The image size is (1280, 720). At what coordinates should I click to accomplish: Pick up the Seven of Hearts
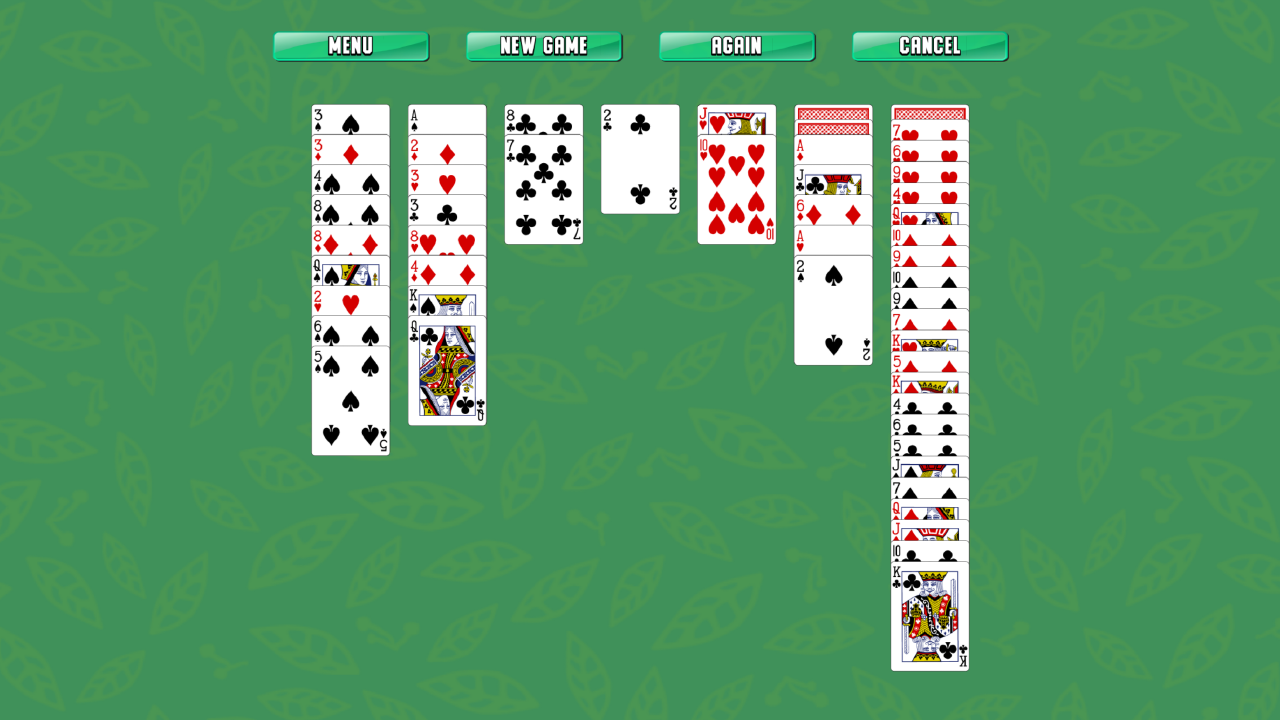[x=928, y=130]
